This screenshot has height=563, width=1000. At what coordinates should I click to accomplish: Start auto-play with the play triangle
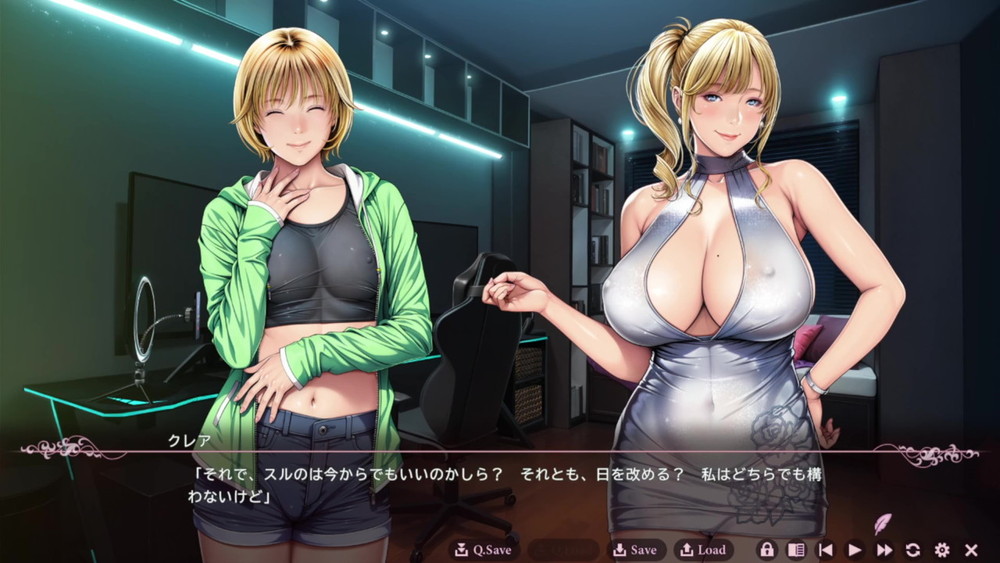click(x=855, y=550)
